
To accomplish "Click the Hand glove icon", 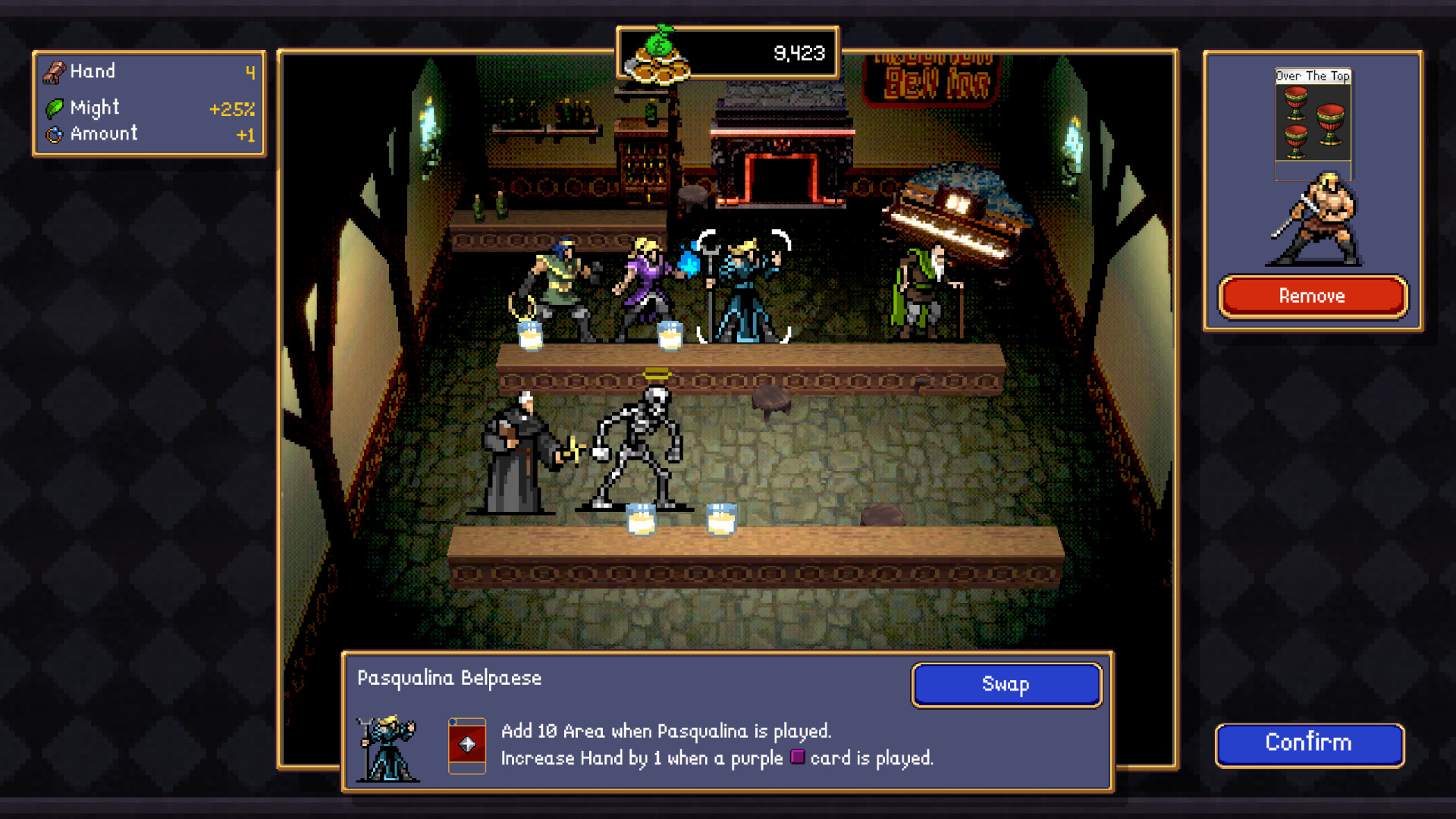I will 53,71.
